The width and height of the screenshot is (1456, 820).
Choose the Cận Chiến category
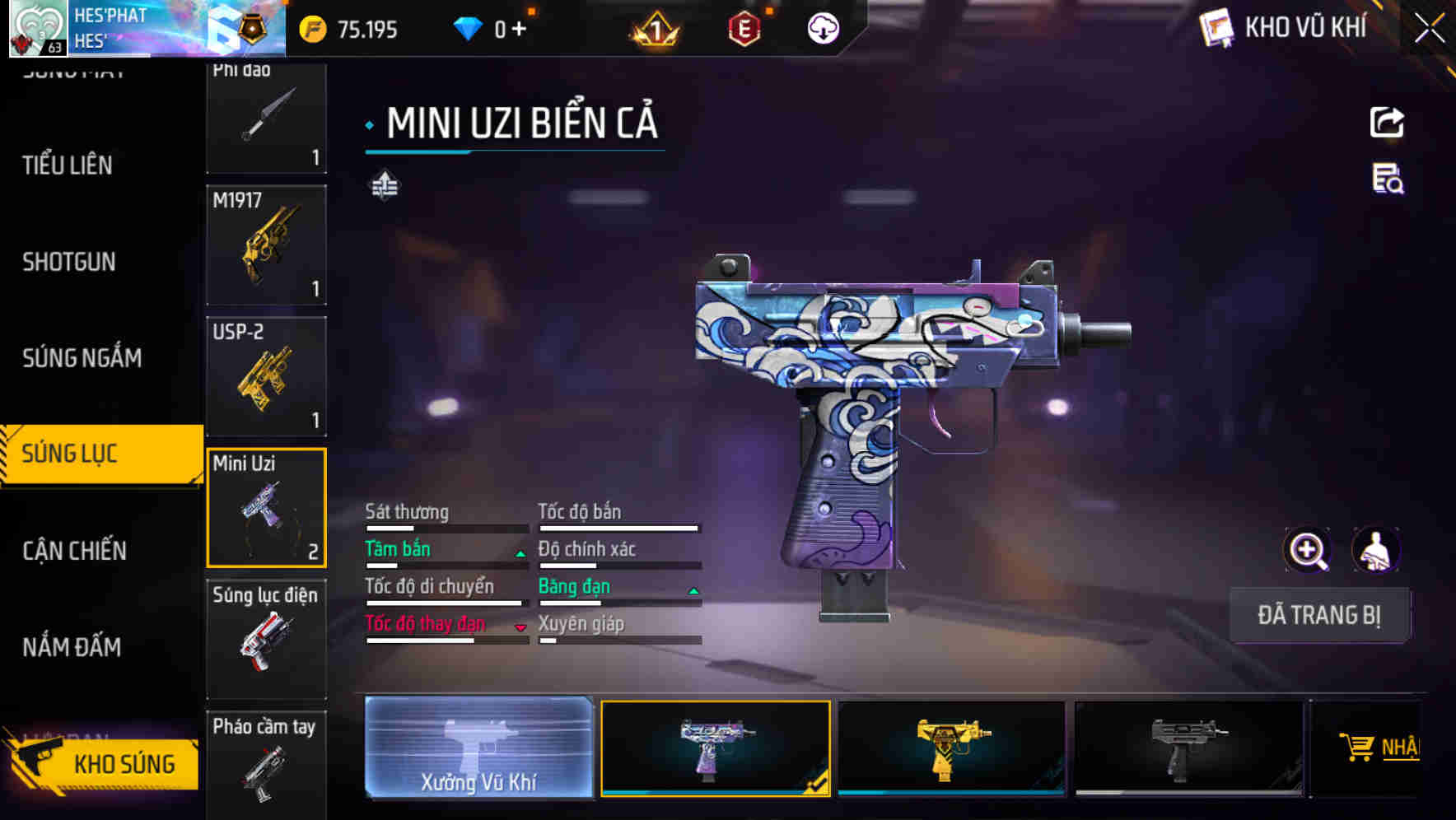click(74, 551)
